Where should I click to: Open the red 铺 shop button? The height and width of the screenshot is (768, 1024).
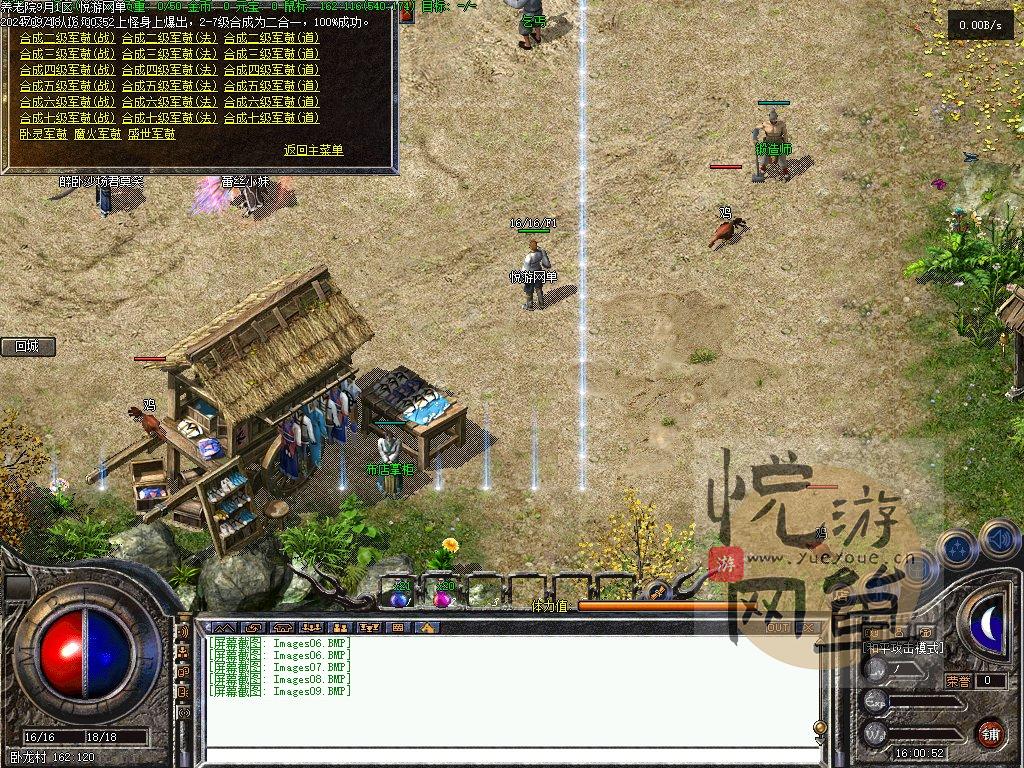(x=990, y=733)
